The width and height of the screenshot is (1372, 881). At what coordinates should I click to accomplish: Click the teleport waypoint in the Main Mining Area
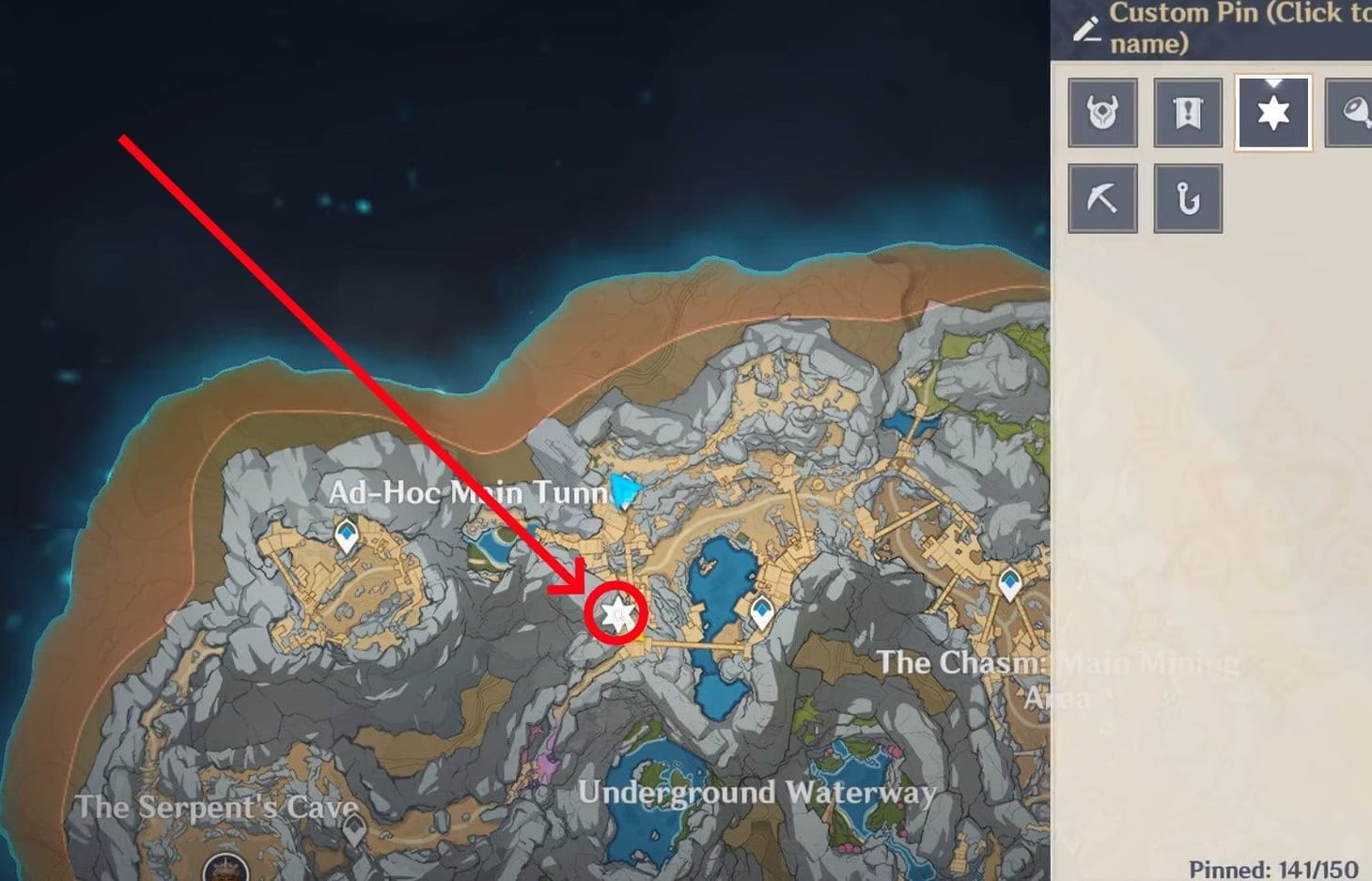1008,582
